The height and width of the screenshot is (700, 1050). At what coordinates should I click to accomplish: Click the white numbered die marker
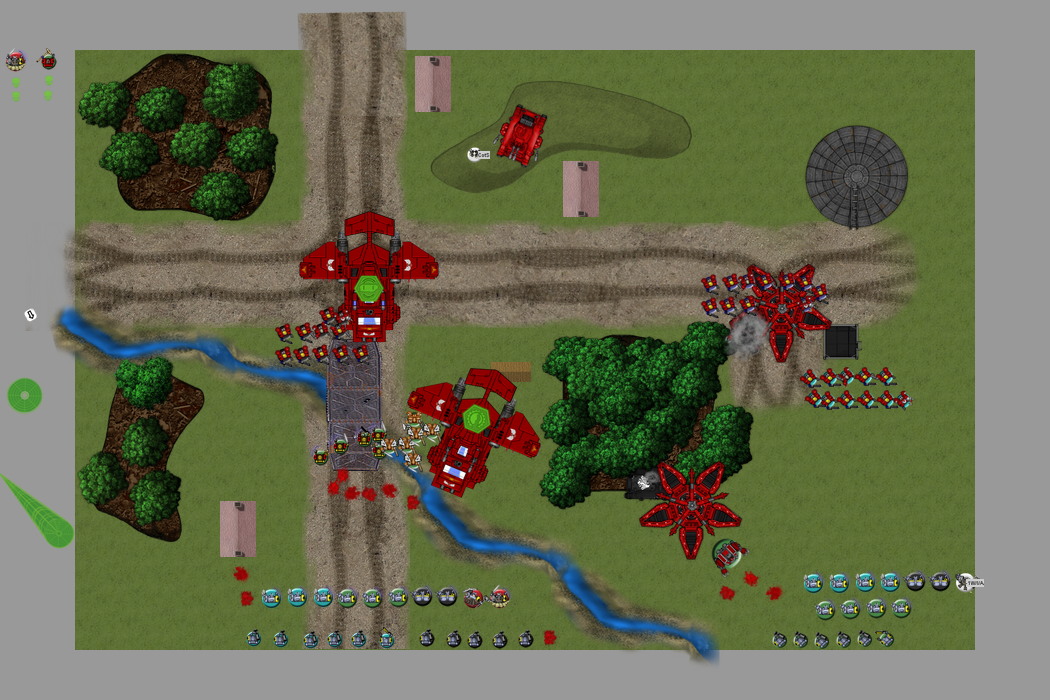click(30, 315)
